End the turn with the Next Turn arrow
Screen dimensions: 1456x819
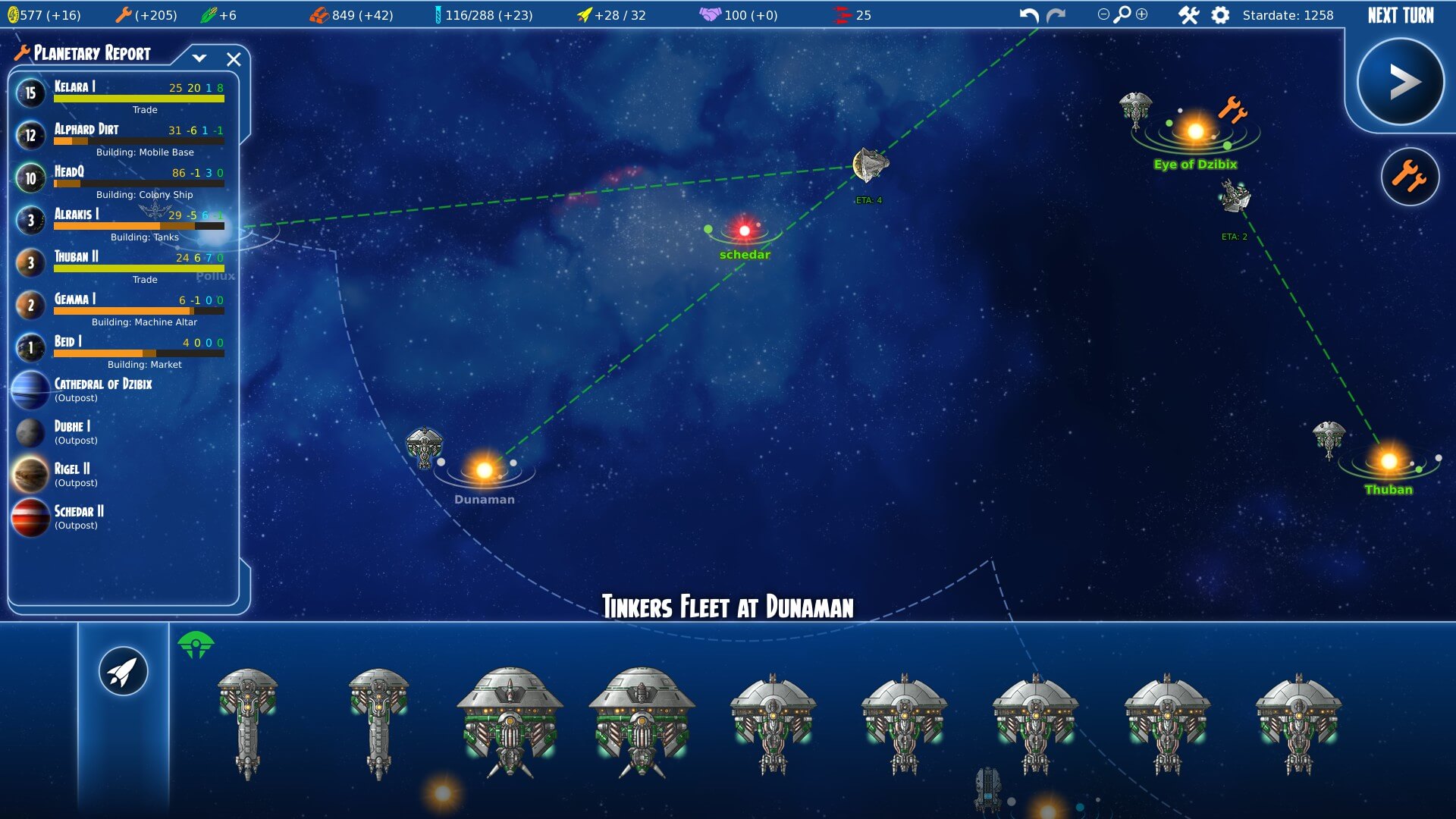click(x=1400, y=82)
